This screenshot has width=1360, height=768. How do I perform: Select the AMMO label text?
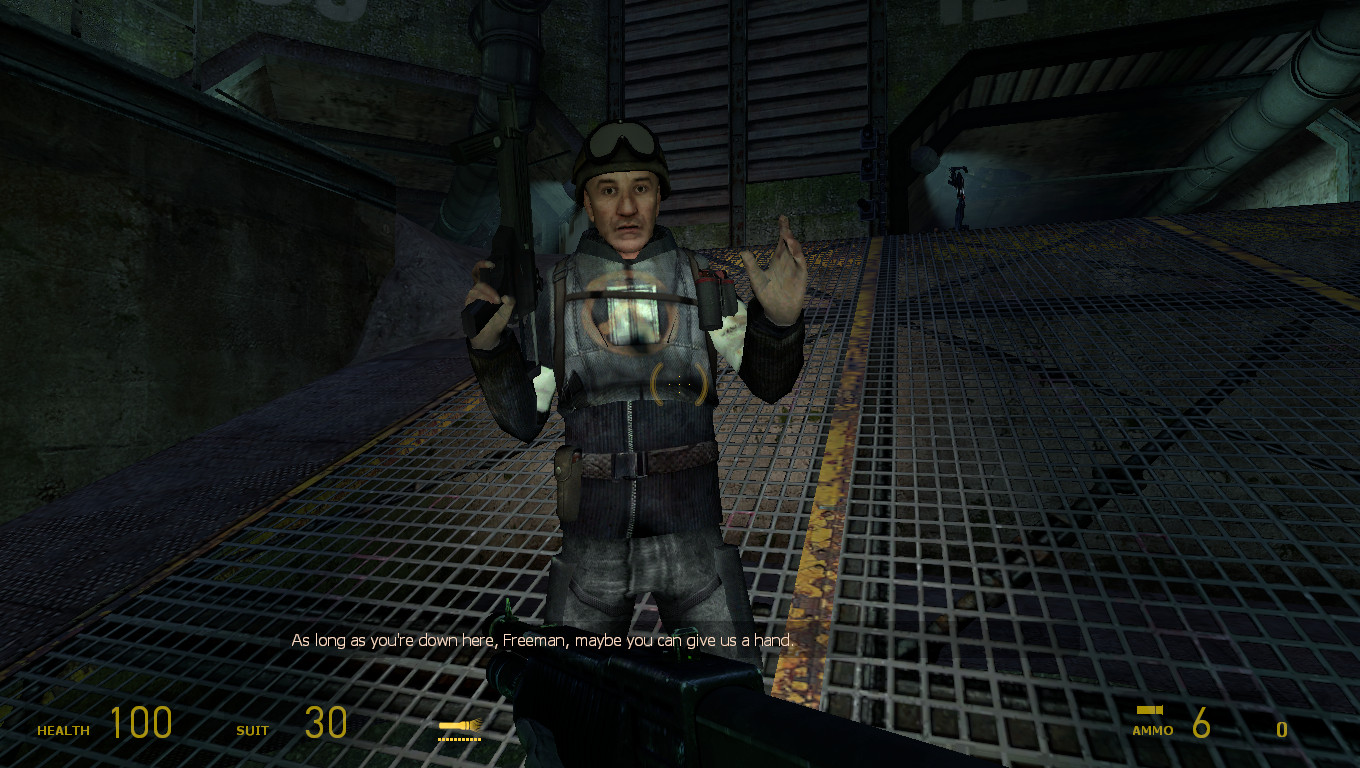pos(1152,730)
